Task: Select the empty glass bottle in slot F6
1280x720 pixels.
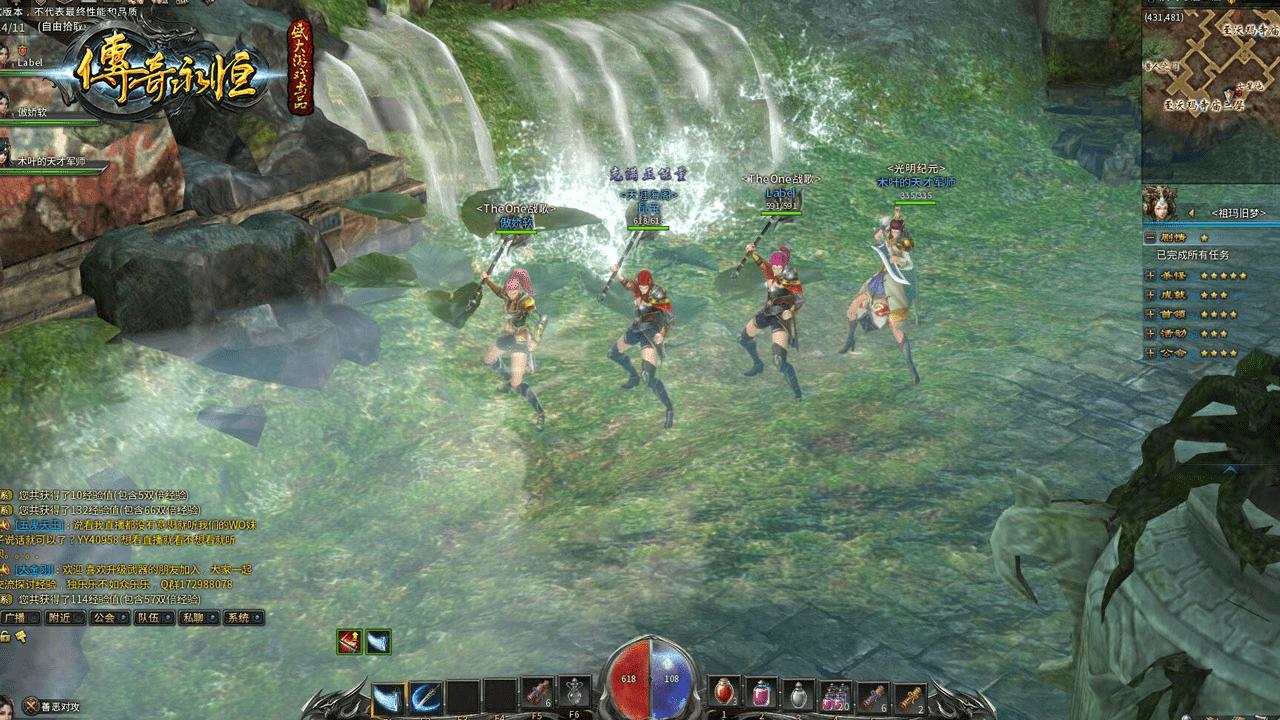Action: 575,693
